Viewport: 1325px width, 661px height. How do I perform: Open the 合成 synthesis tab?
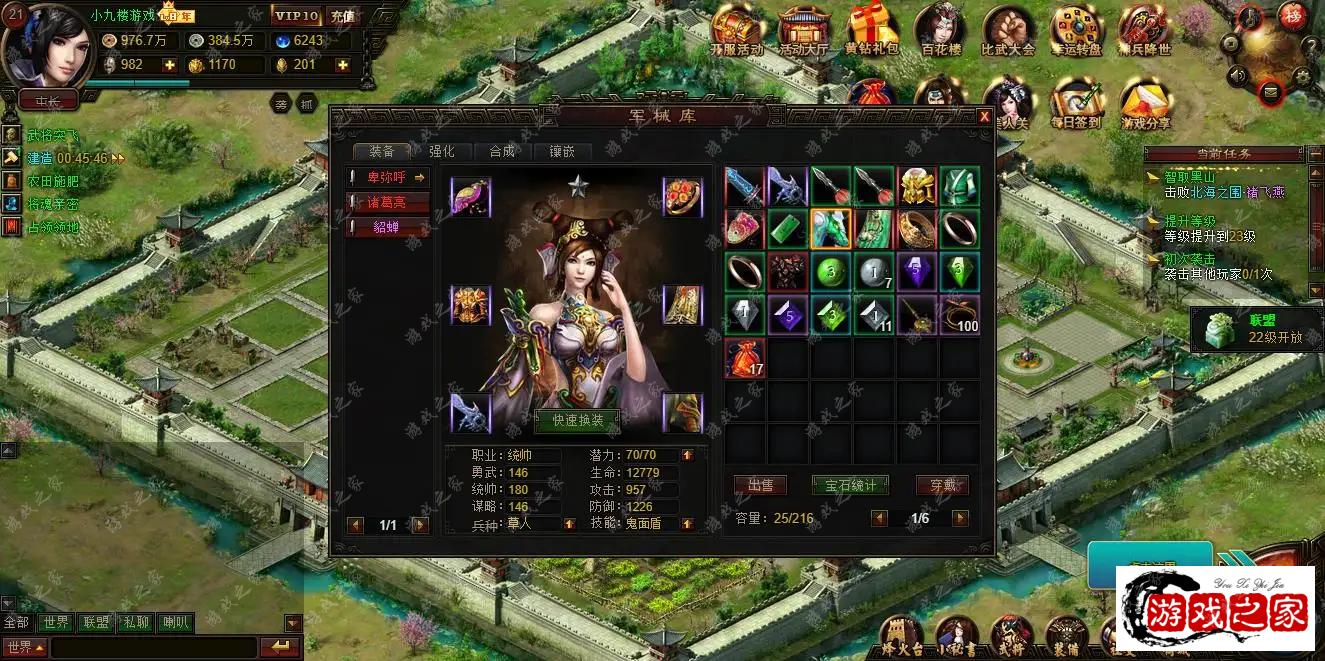(x=502, y=152)
